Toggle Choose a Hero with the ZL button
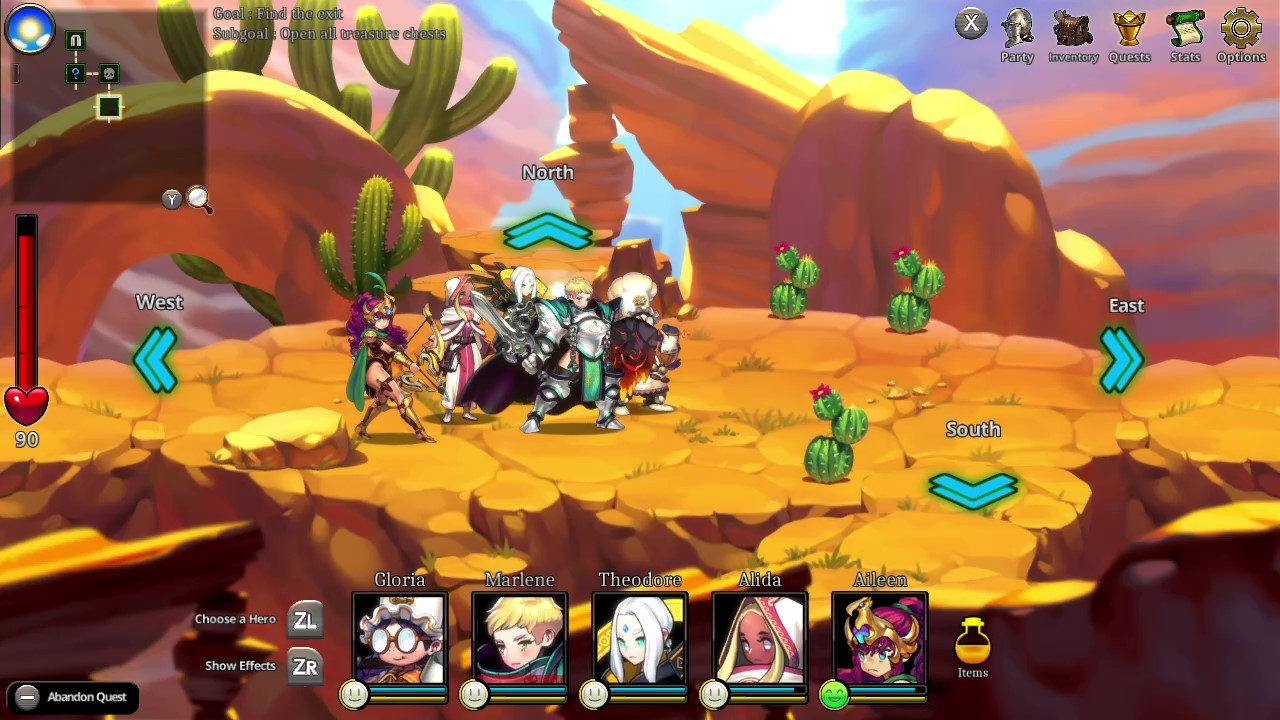The image size is (1280, 720). (305, 619)
